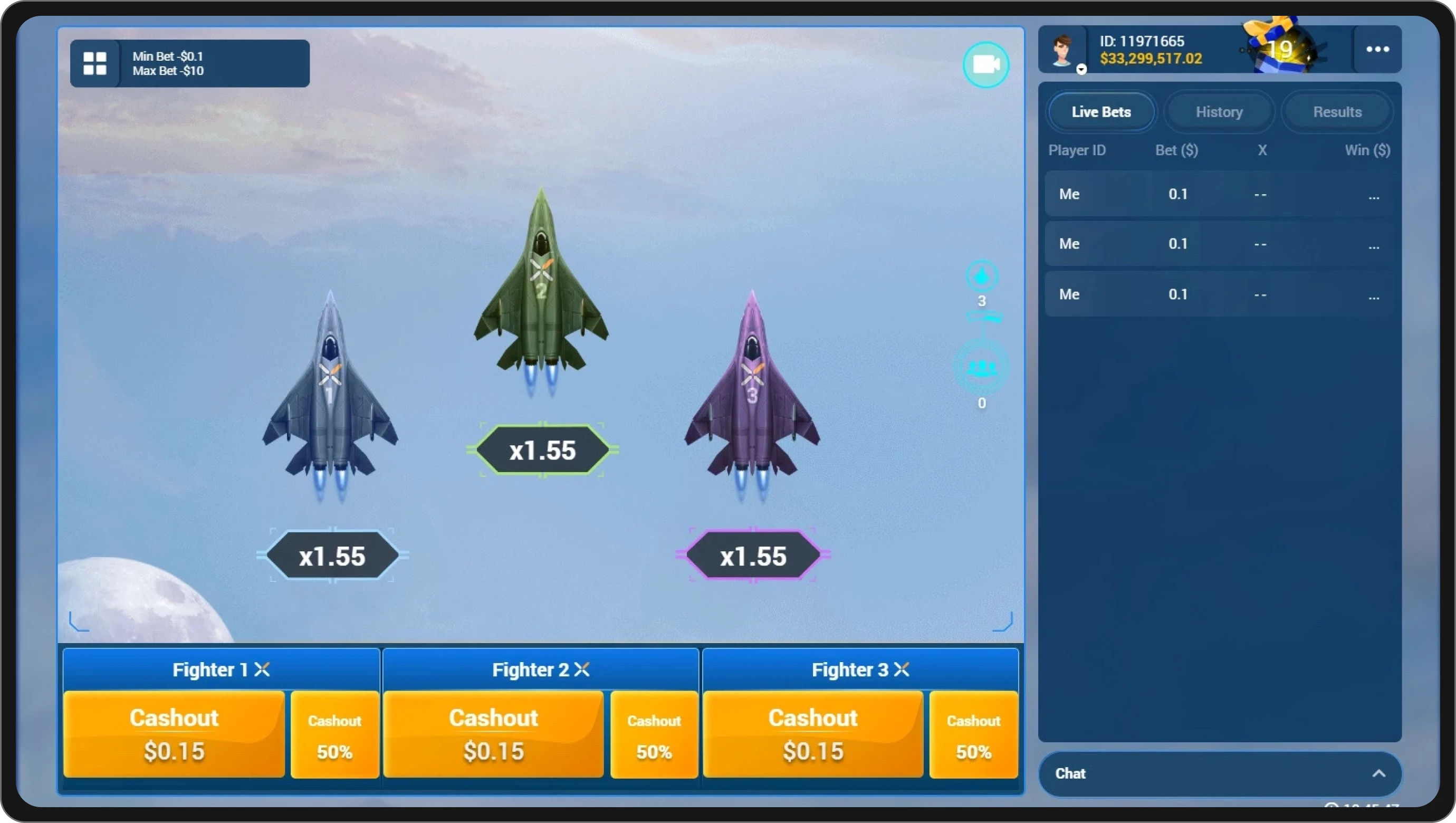Screen dimensions: 1456x823
Task: Switch to the History tab
Action: pos(1219,111)
